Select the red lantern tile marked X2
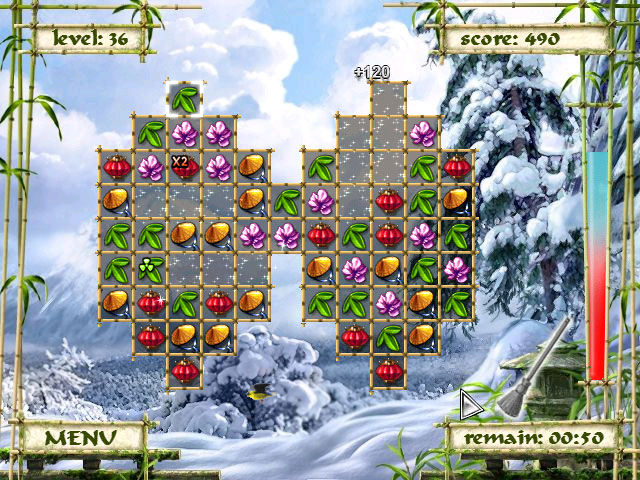Image resolution: width=640 pixels, height=480 pixels. click(x=184, y=167)
